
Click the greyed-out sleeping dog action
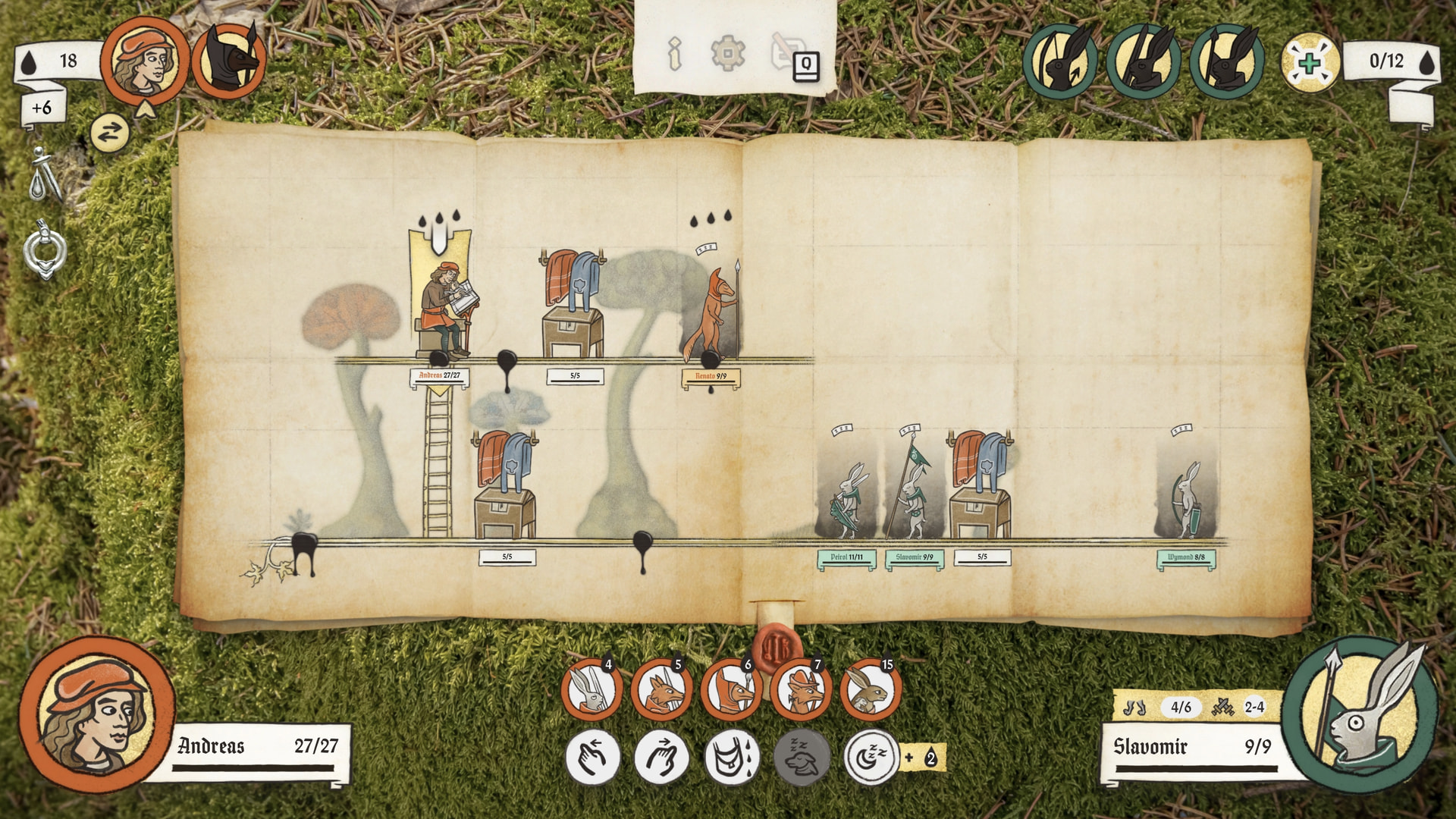pos(802,757)
